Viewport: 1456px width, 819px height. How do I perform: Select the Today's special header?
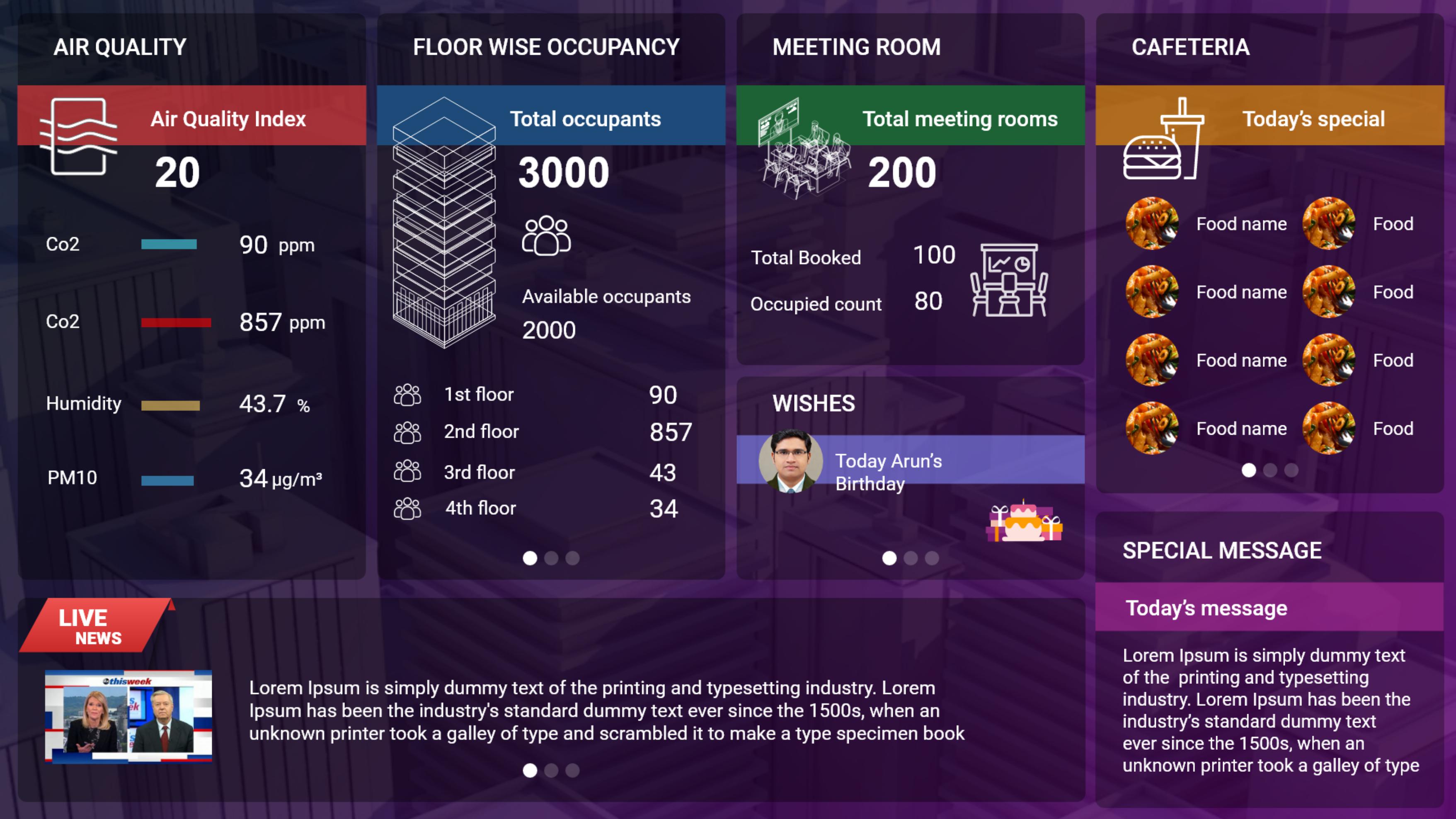click(1313, 119)
